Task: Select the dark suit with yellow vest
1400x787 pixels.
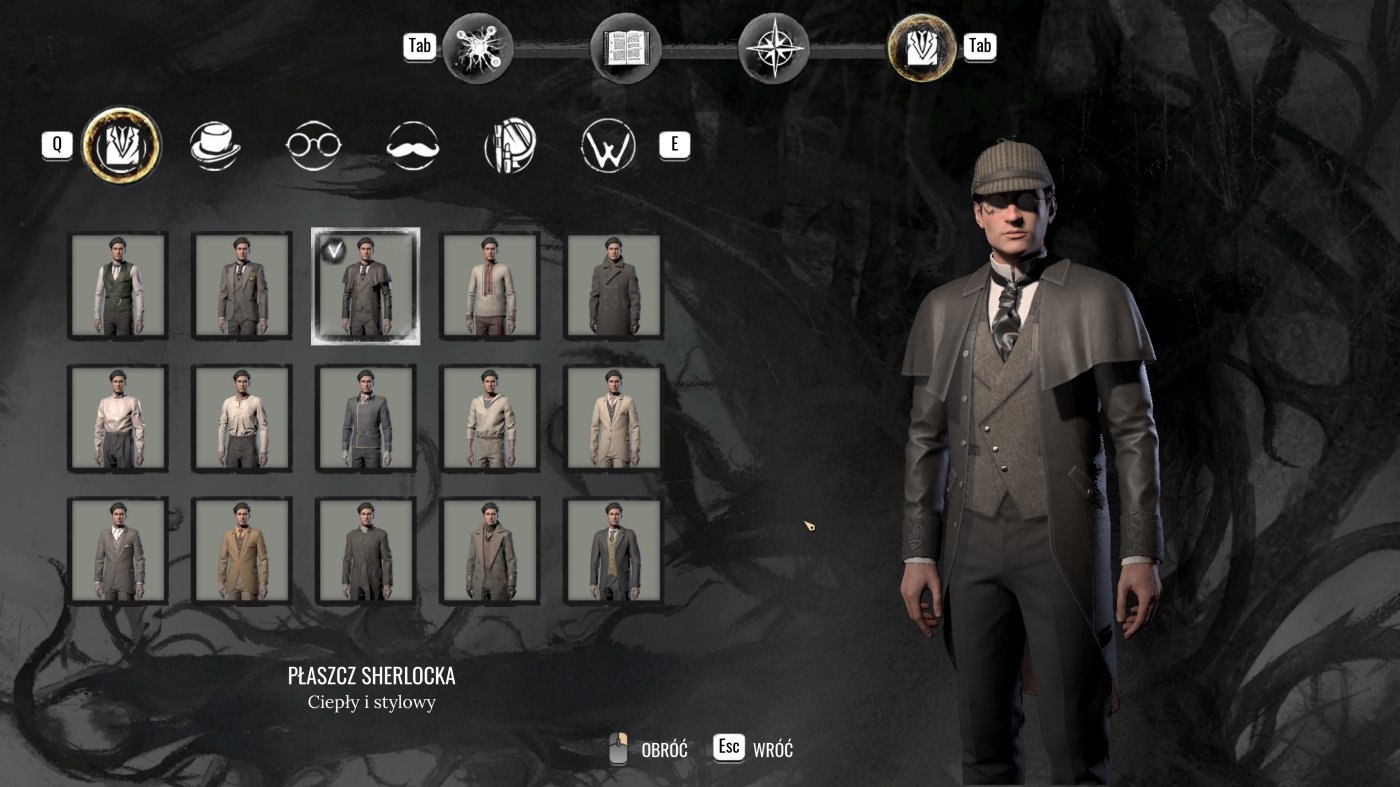Action: (614, 551)
